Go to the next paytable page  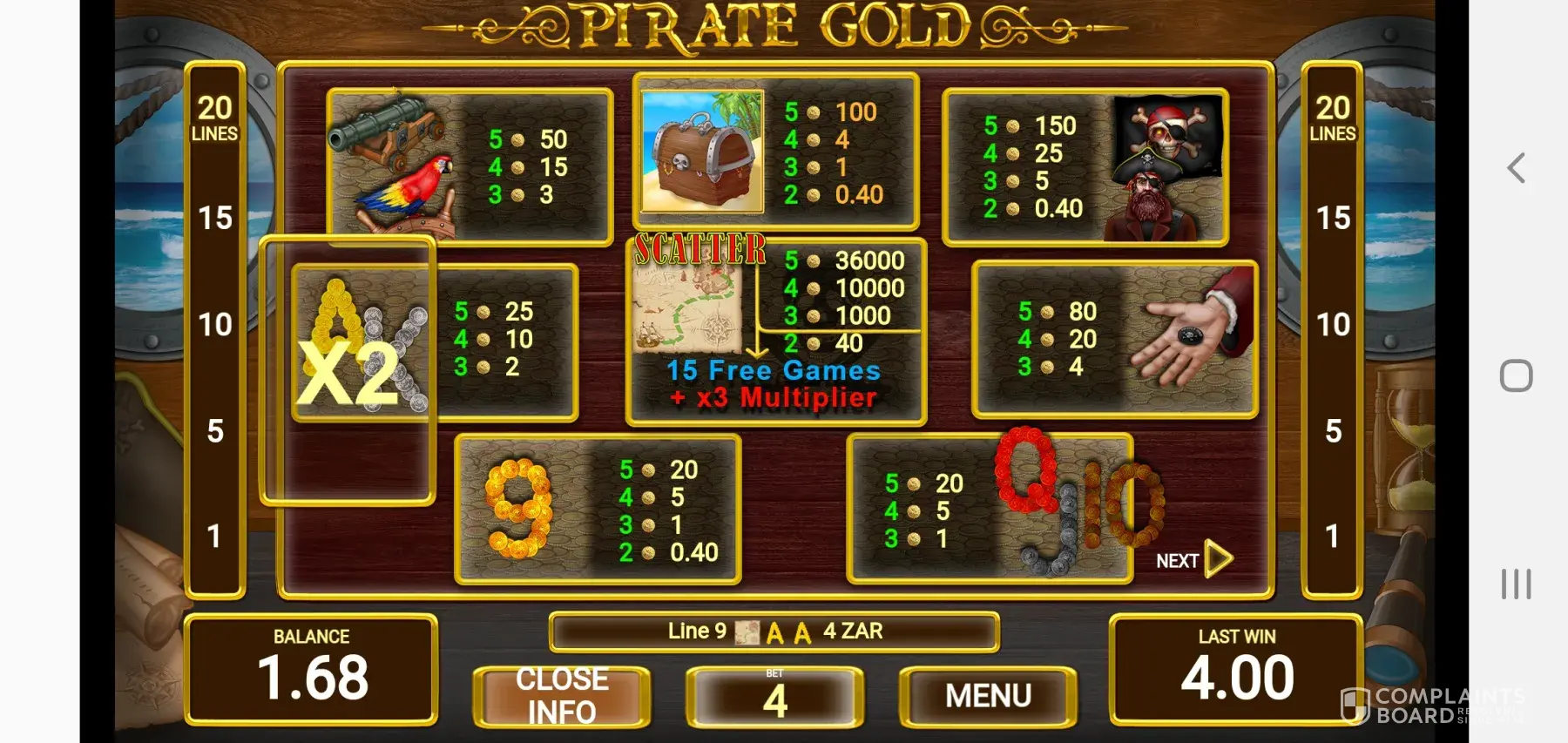point(1194,560)
